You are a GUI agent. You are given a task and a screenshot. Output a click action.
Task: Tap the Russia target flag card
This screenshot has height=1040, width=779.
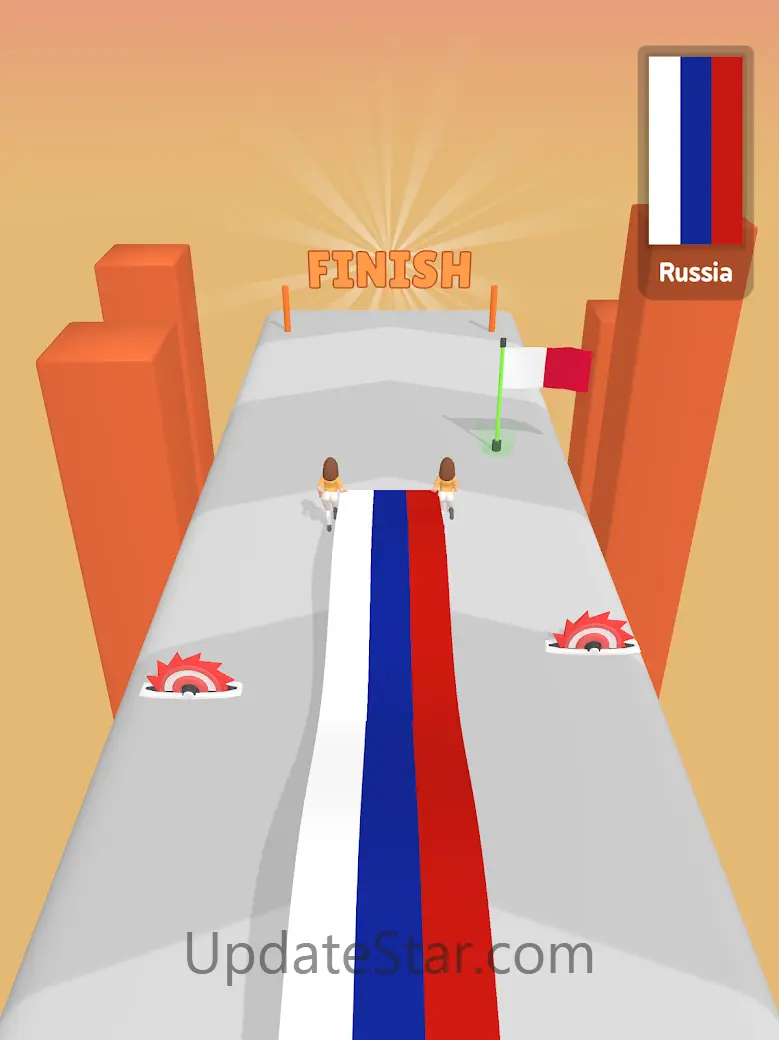click(x=695, y=170)
